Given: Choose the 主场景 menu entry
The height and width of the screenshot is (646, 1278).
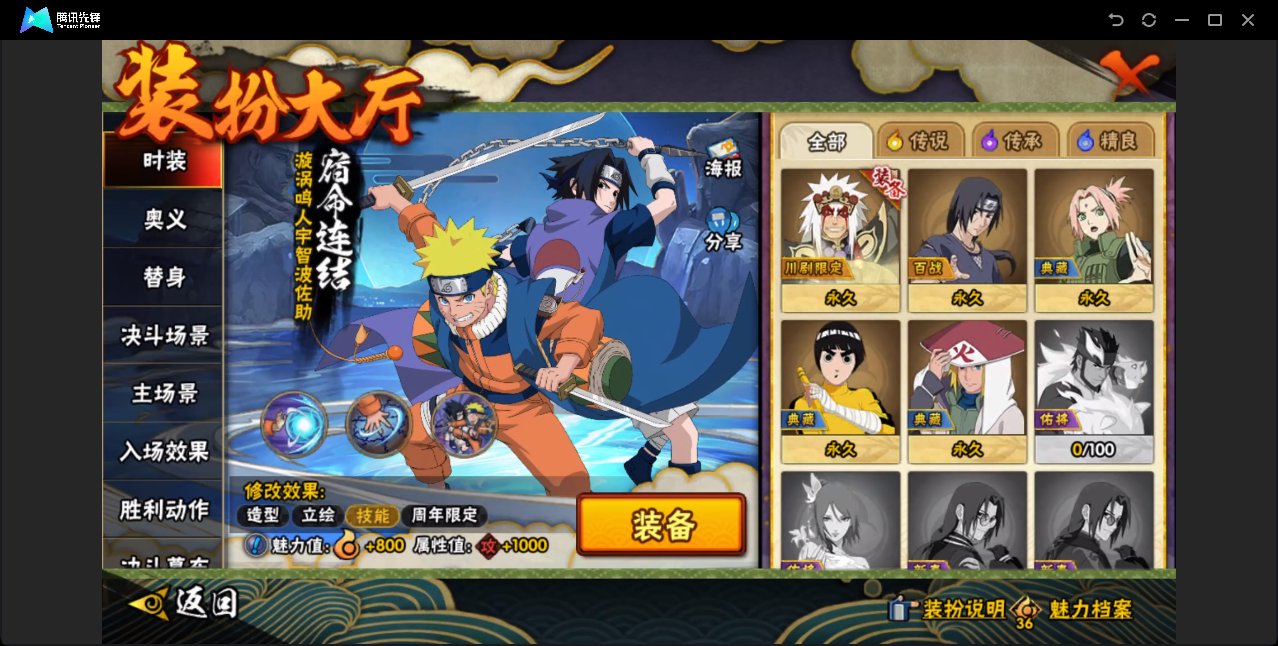Looking at the screenshot, I should click(x=164, y=393).
